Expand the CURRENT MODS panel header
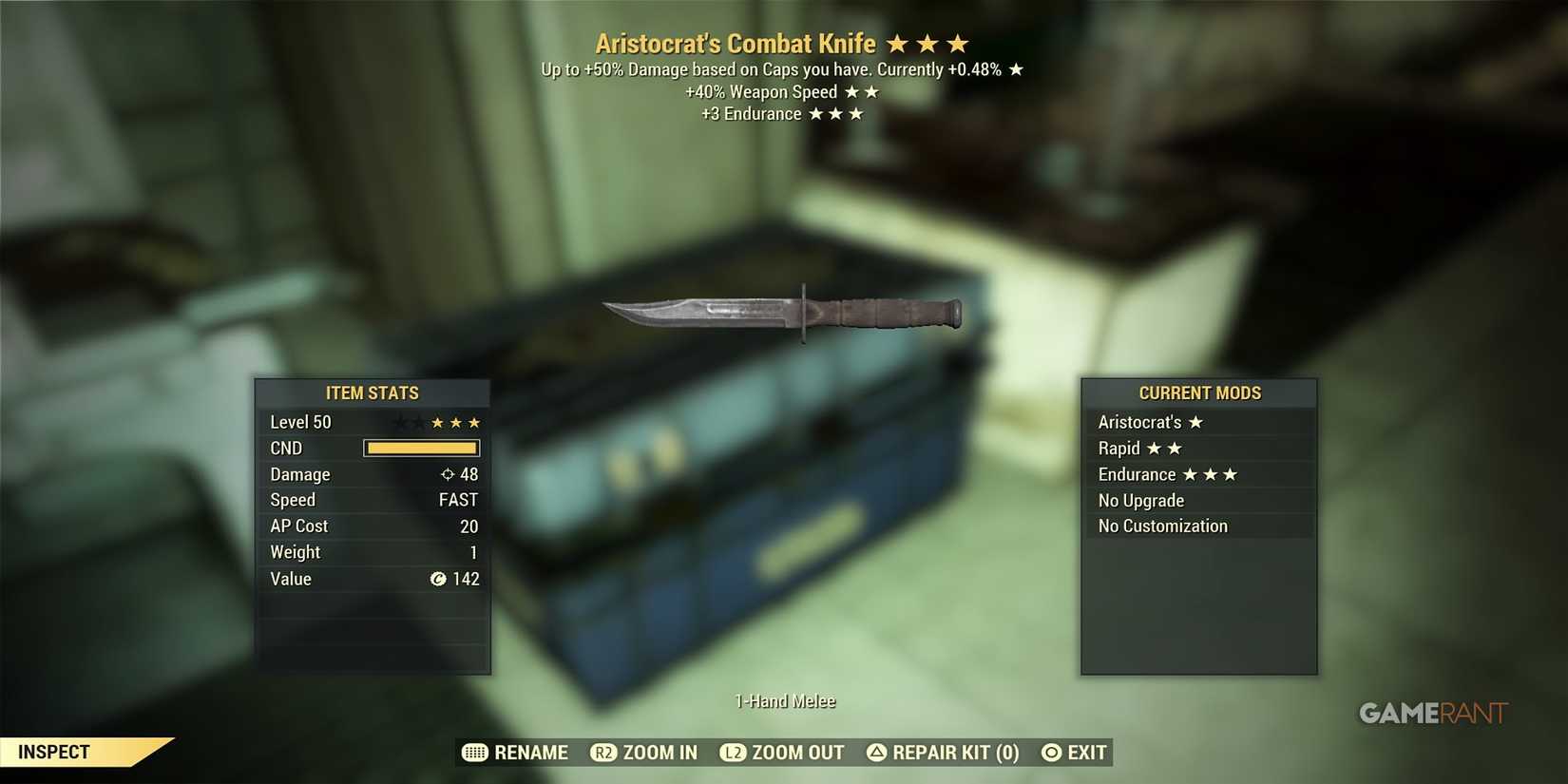1568x784 pixels. click(x=1199, y=392)
